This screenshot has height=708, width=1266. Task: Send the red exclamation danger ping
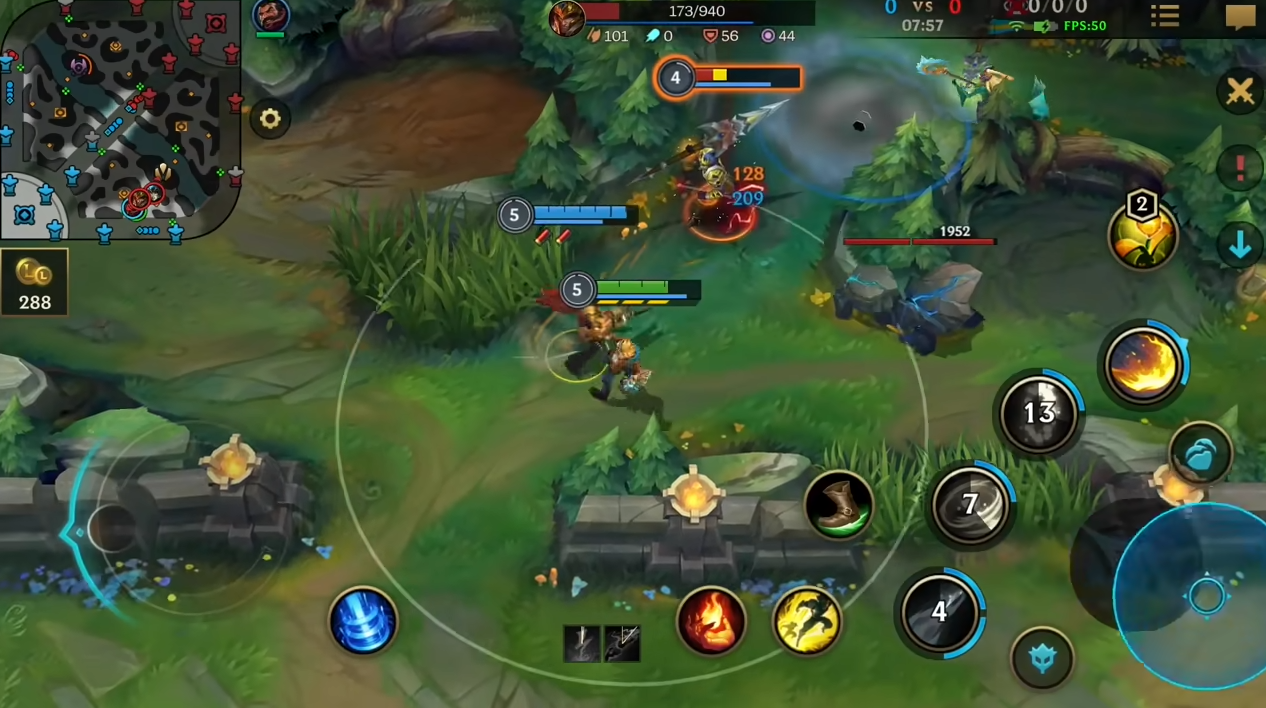click(1240, 167)
